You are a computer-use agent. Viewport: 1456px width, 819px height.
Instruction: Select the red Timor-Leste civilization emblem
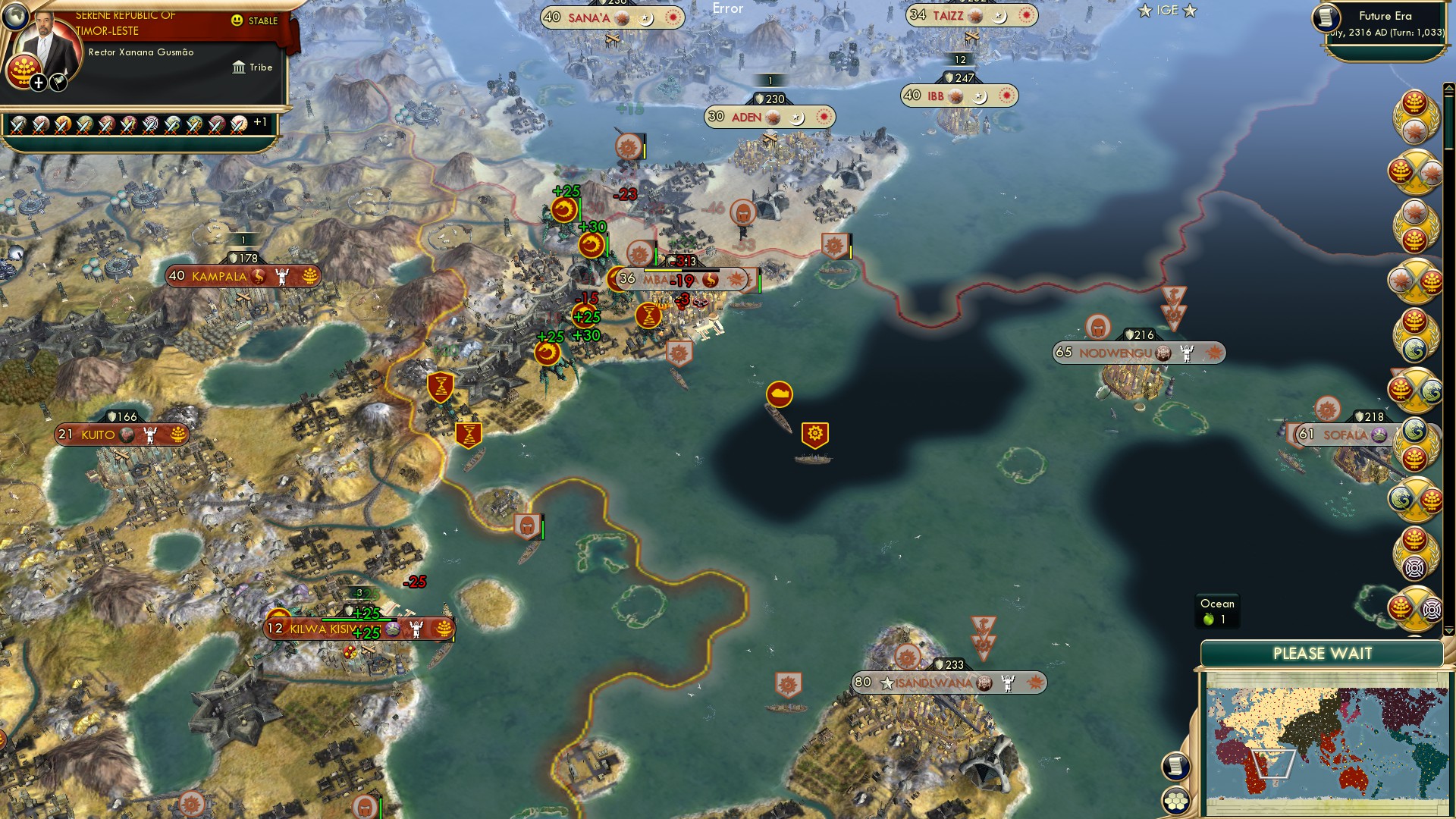24,72
